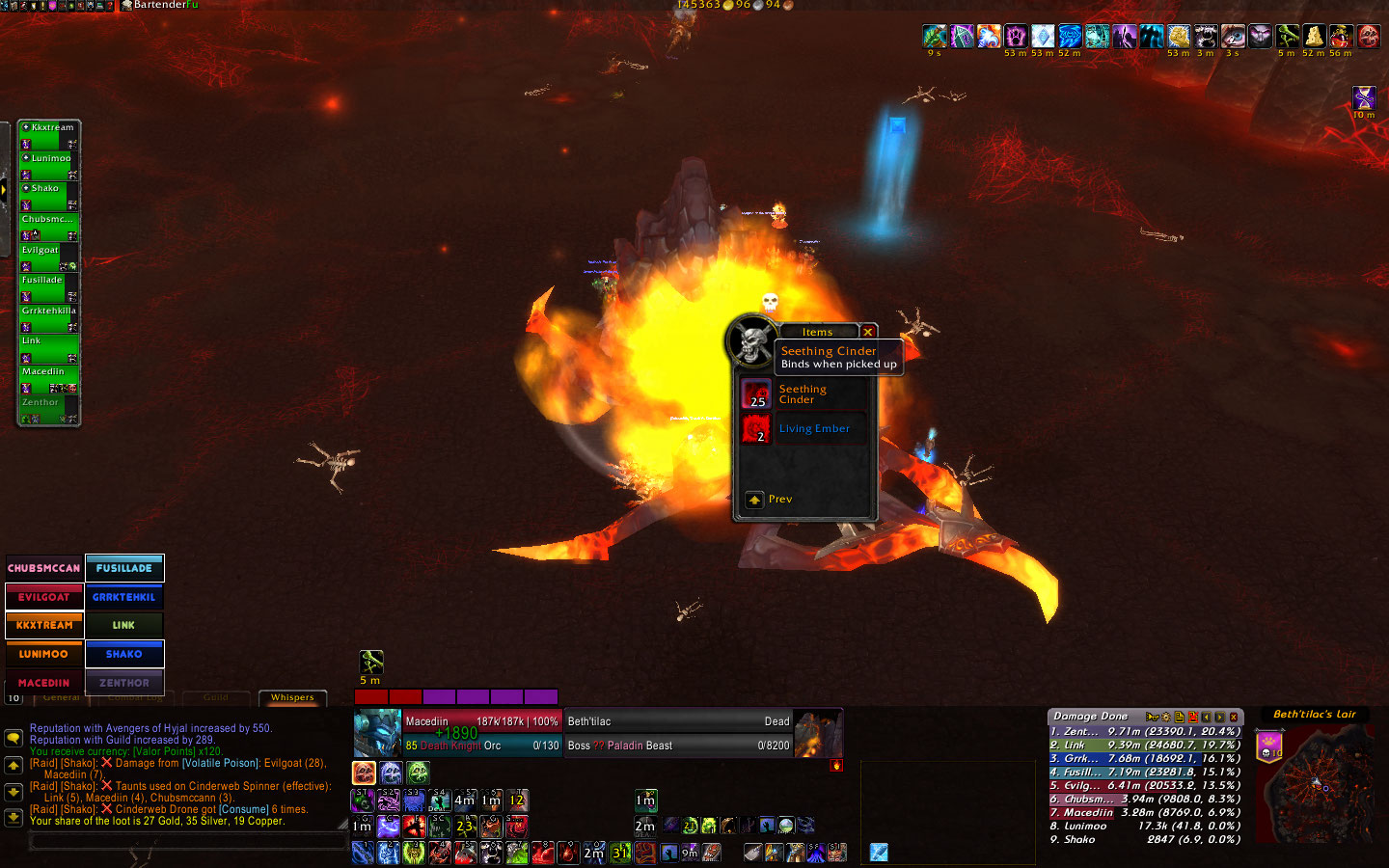Click the hourglass debuff icon
The height and width of the screenshot is (868, 1389).
tap(1364, 97)
